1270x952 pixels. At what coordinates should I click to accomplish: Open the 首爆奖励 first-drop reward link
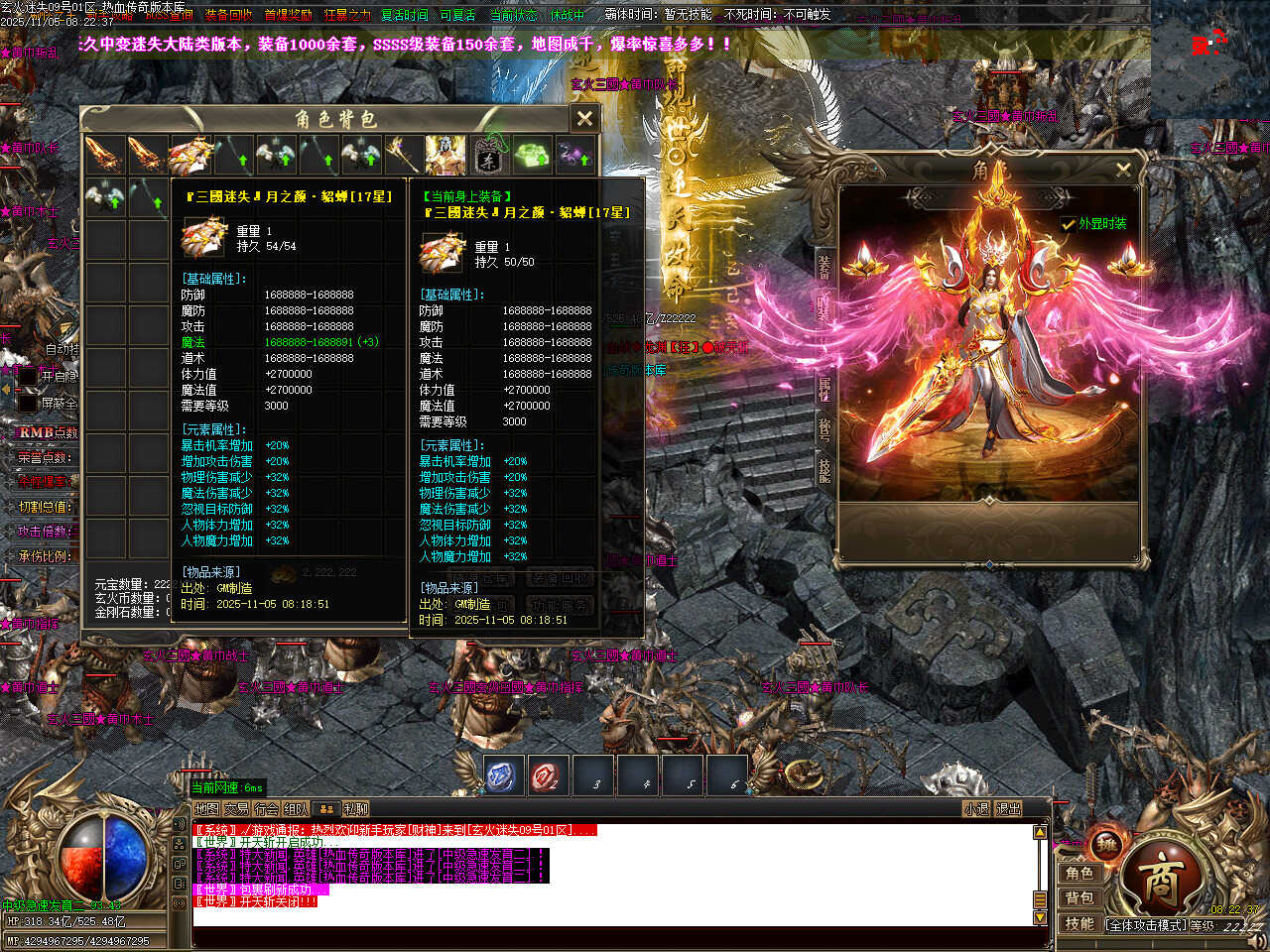pos(288,15)
